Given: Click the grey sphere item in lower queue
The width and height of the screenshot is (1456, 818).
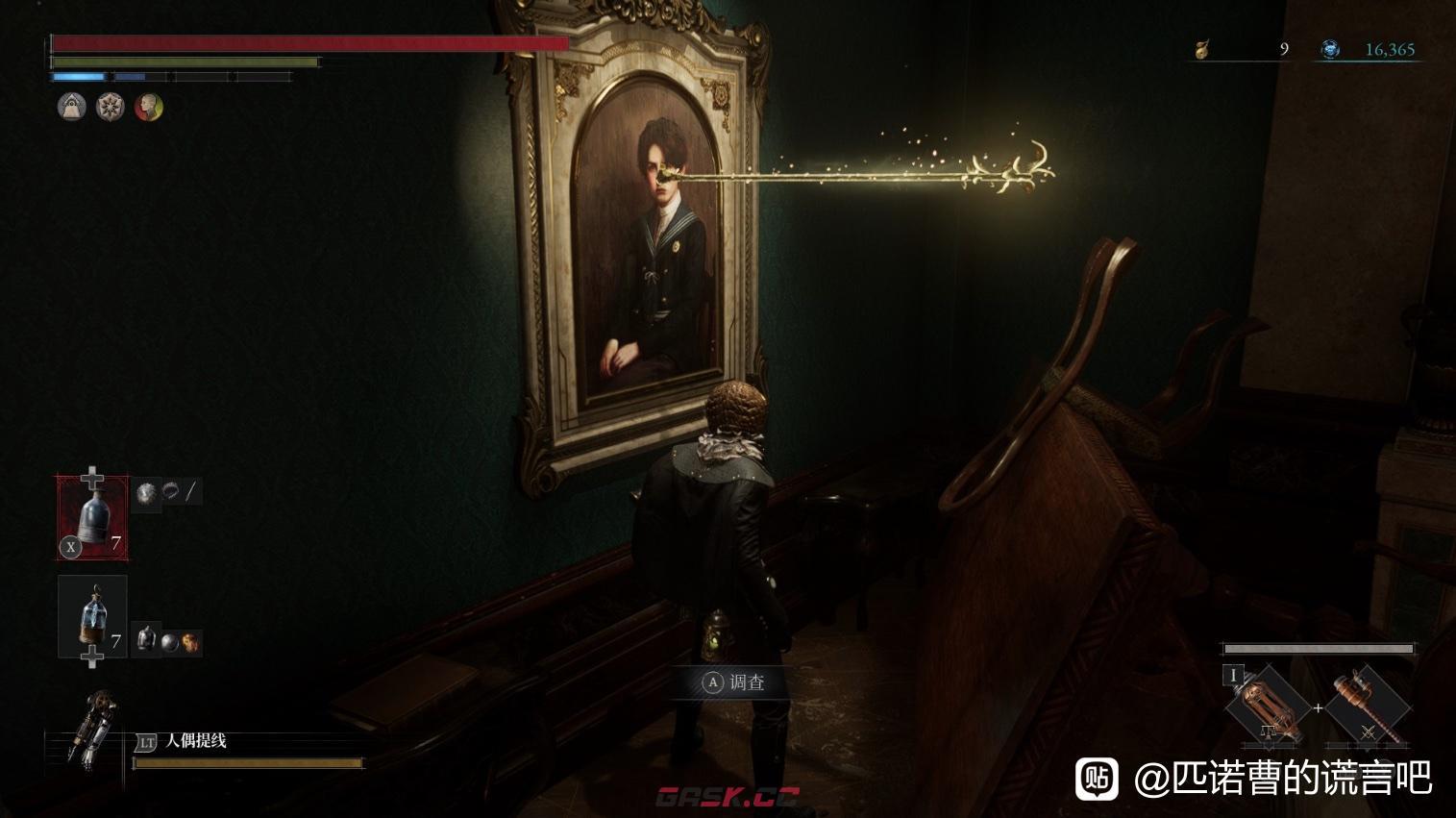Looking at the screenshot, I should click(169, 641).
